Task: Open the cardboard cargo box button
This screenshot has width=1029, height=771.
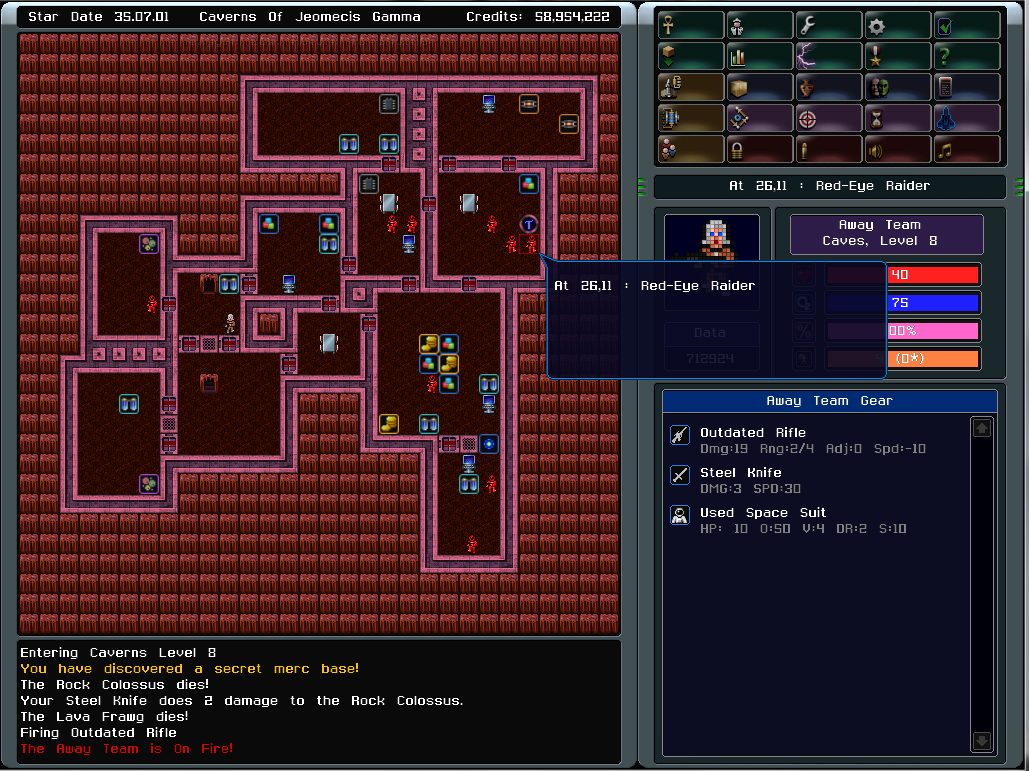Action: click(x=760, y=88)
